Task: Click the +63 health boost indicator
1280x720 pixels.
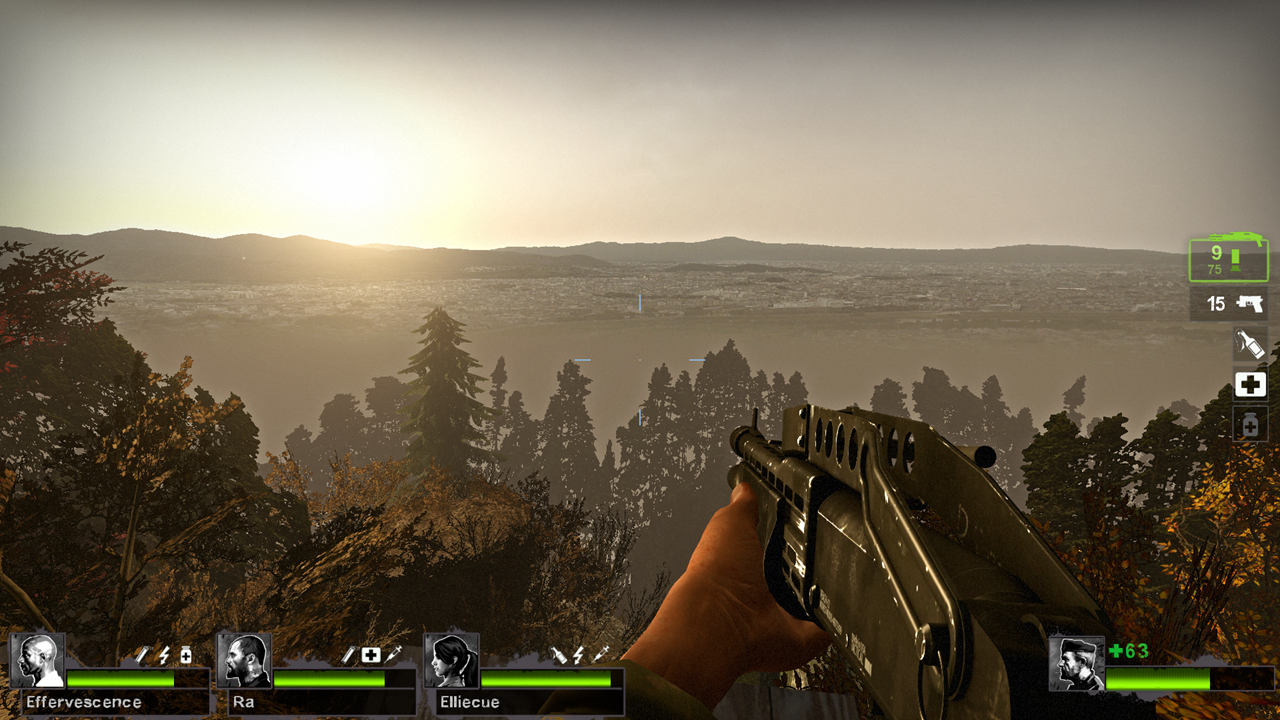Action: pos(1129,651)
